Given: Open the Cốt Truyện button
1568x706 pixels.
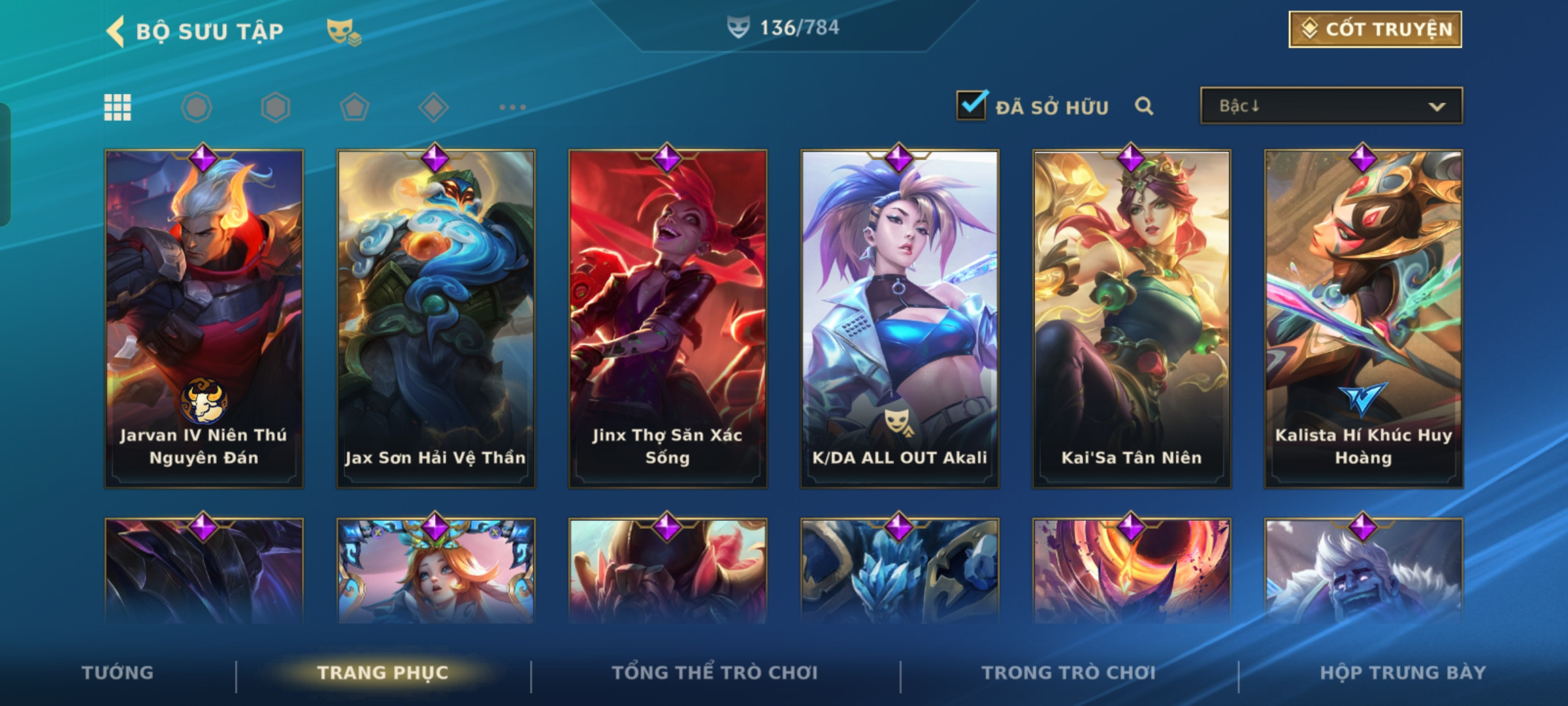Looking at the screenshot, I should click(1375, 29).
